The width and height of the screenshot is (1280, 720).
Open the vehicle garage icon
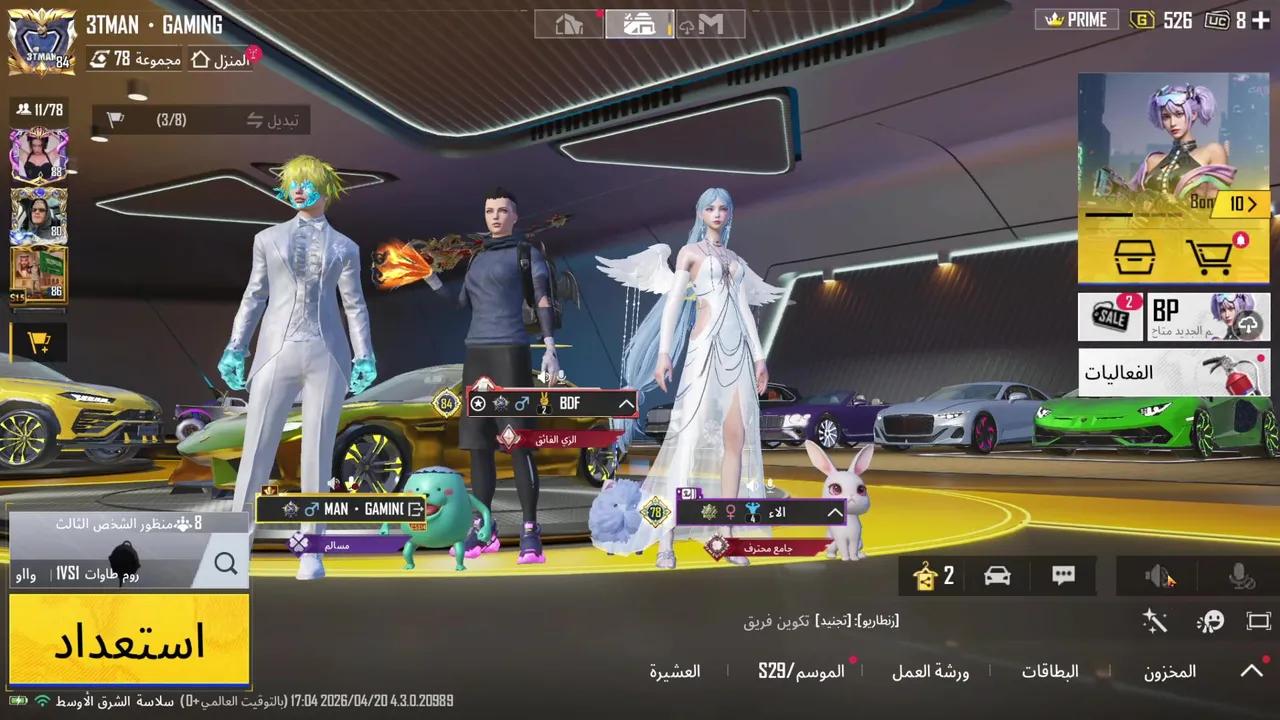point(997,575)
